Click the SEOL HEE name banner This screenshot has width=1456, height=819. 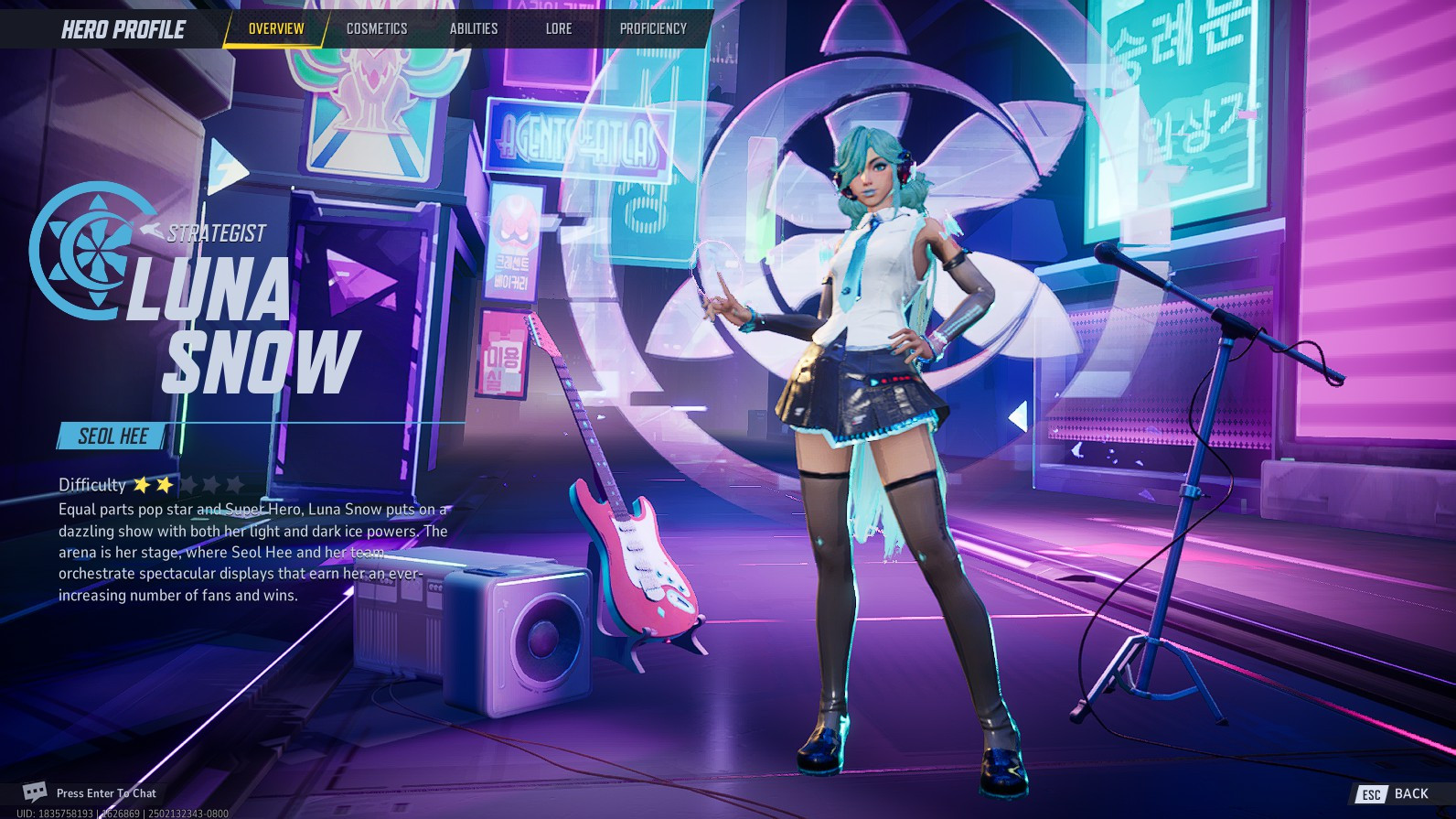[x=112, y=436]
